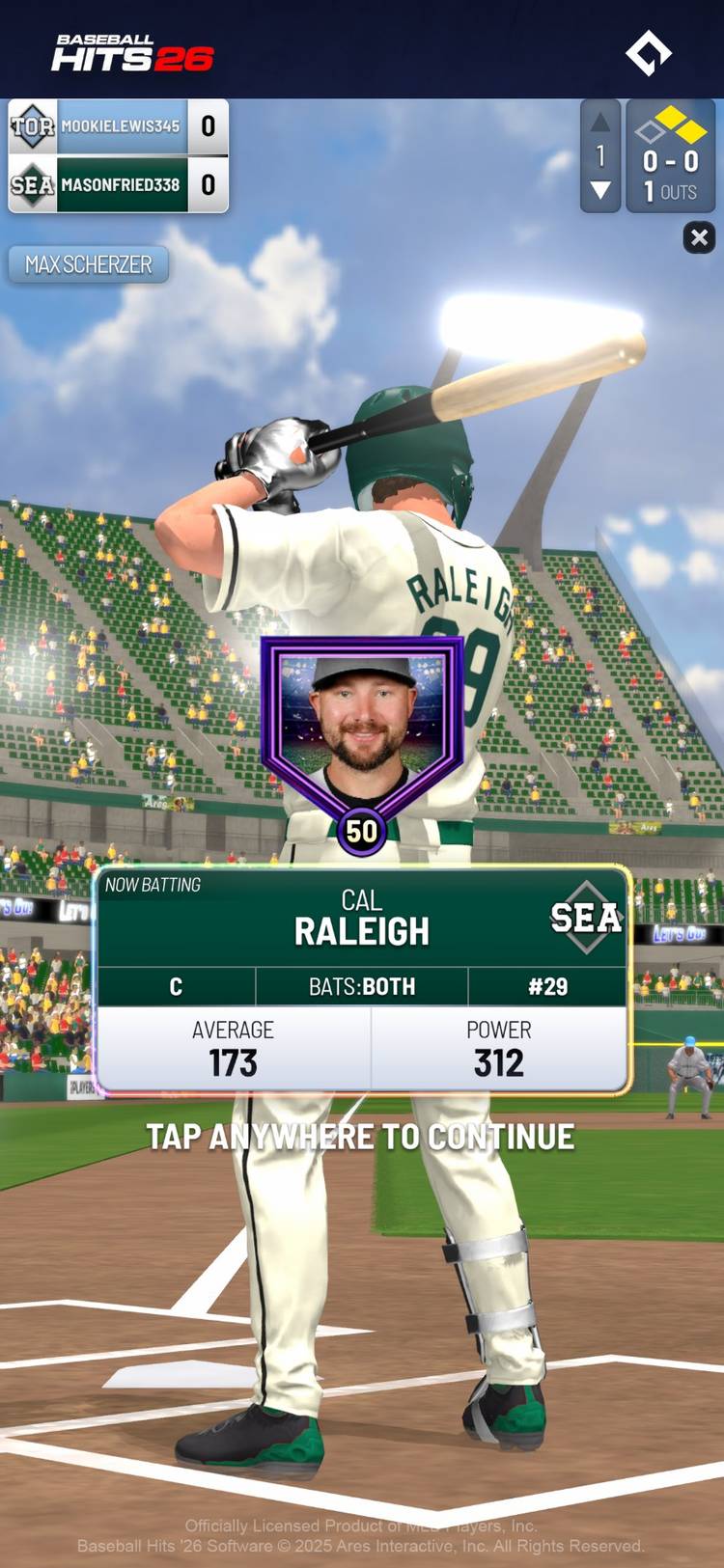This screenshot has width=724, height=1568.
Task: Open the Cal Raleigh now batting card
Action: [362, 979]
